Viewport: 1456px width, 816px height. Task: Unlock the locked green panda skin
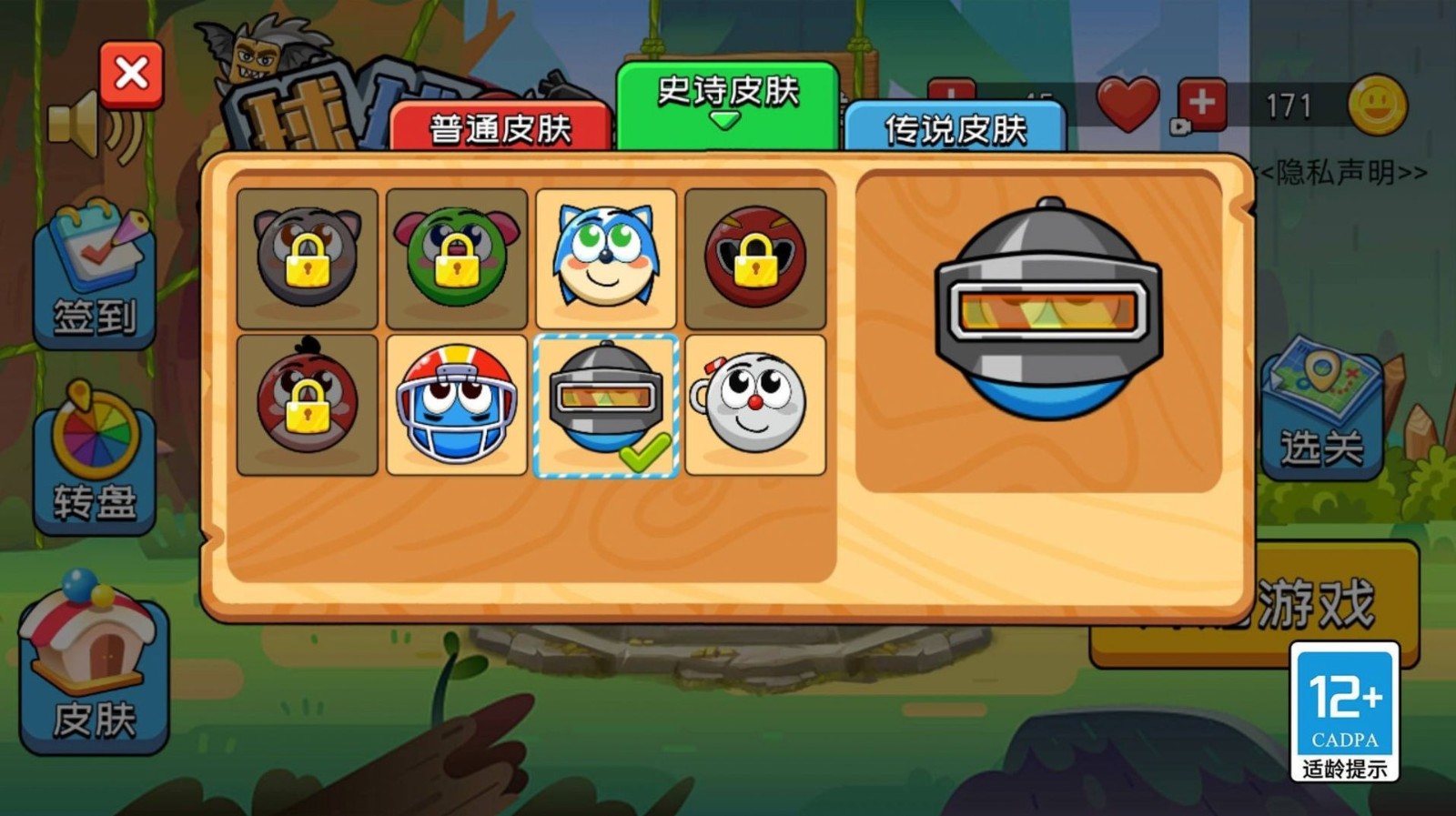click(457, 257)
